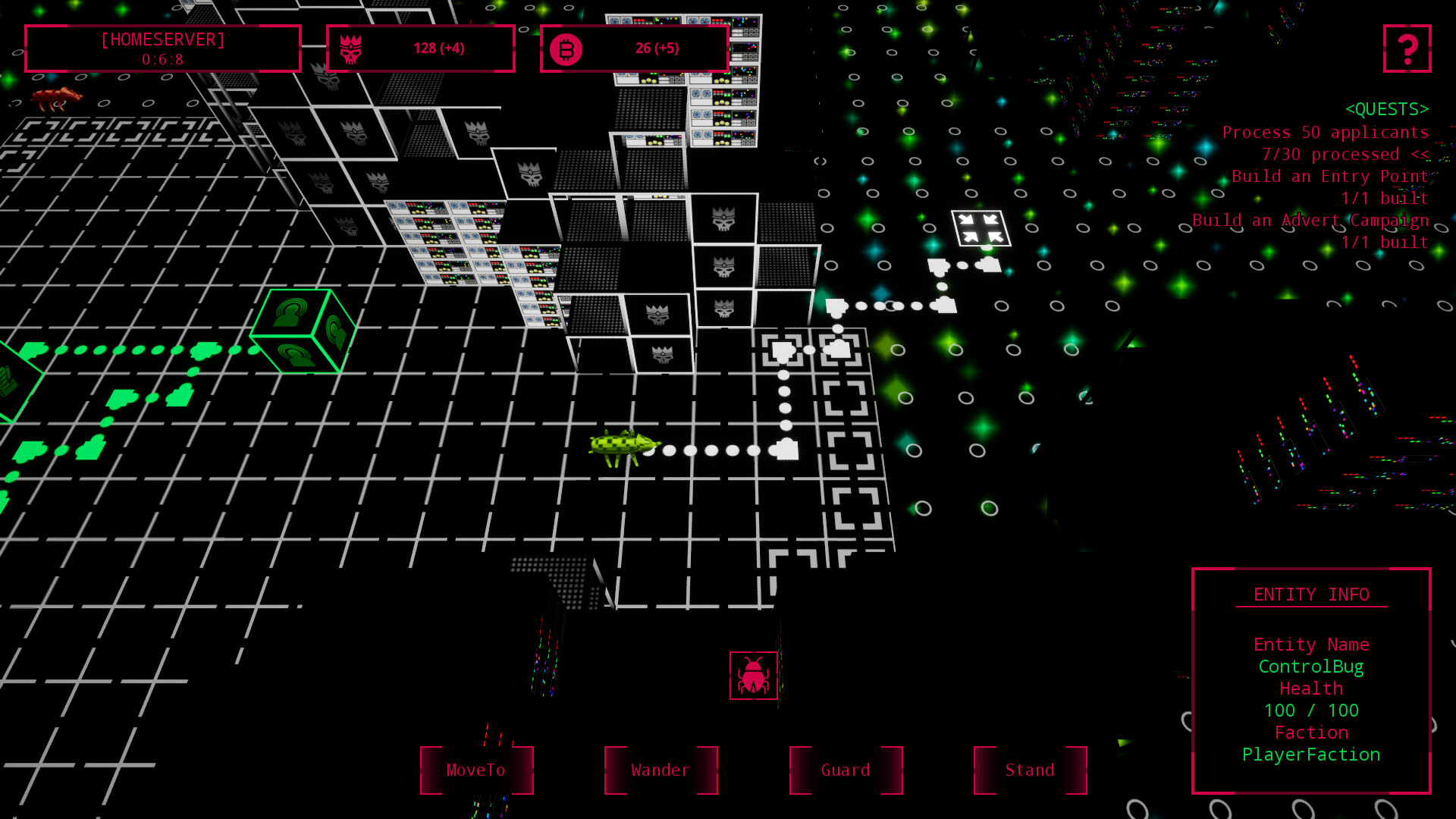Toggle Stand behavior for ControlBug
Image resolution: width=1456 pixels, height=819 pixels.
click(x=1029, y=770)
